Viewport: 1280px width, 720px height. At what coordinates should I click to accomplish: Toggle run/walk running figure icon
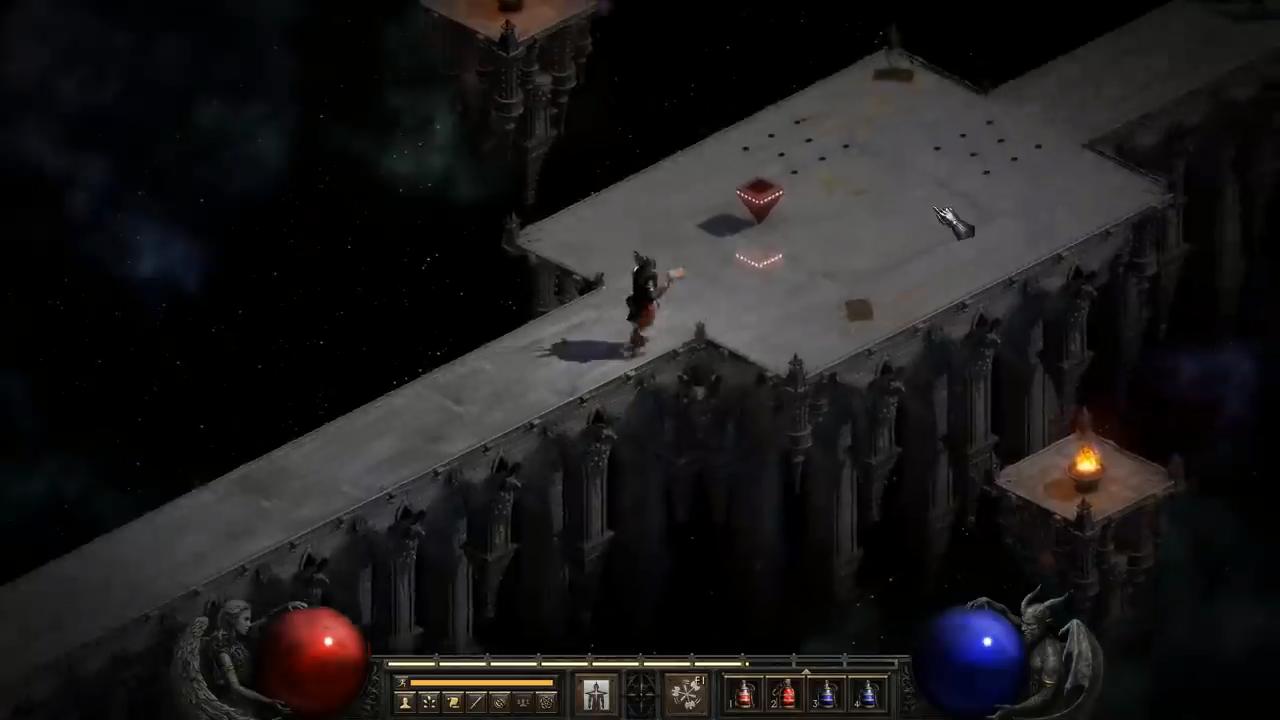pyautogui.click(x=402, y=683)
